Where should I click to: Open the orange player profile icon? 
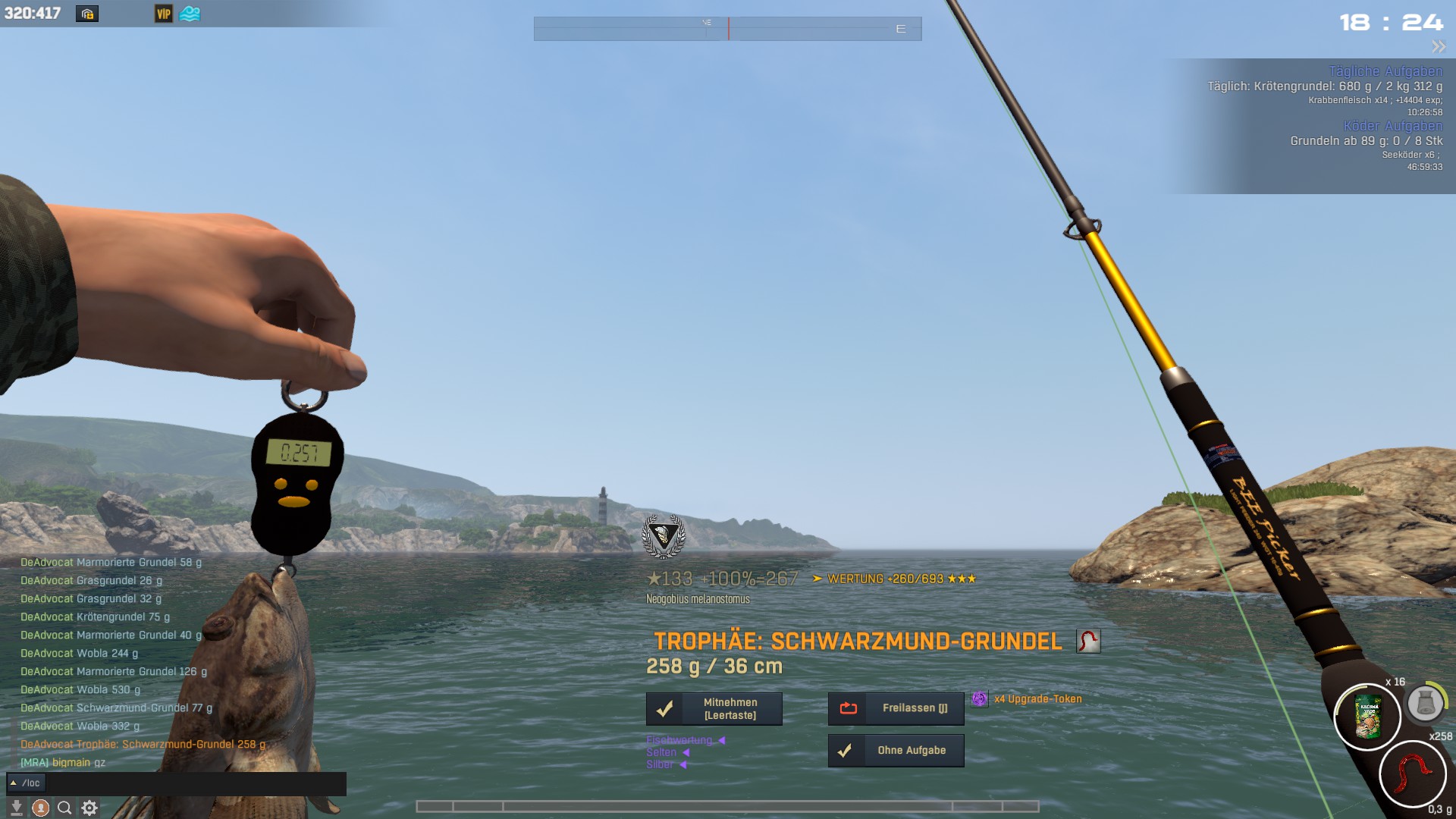(41, 808)
